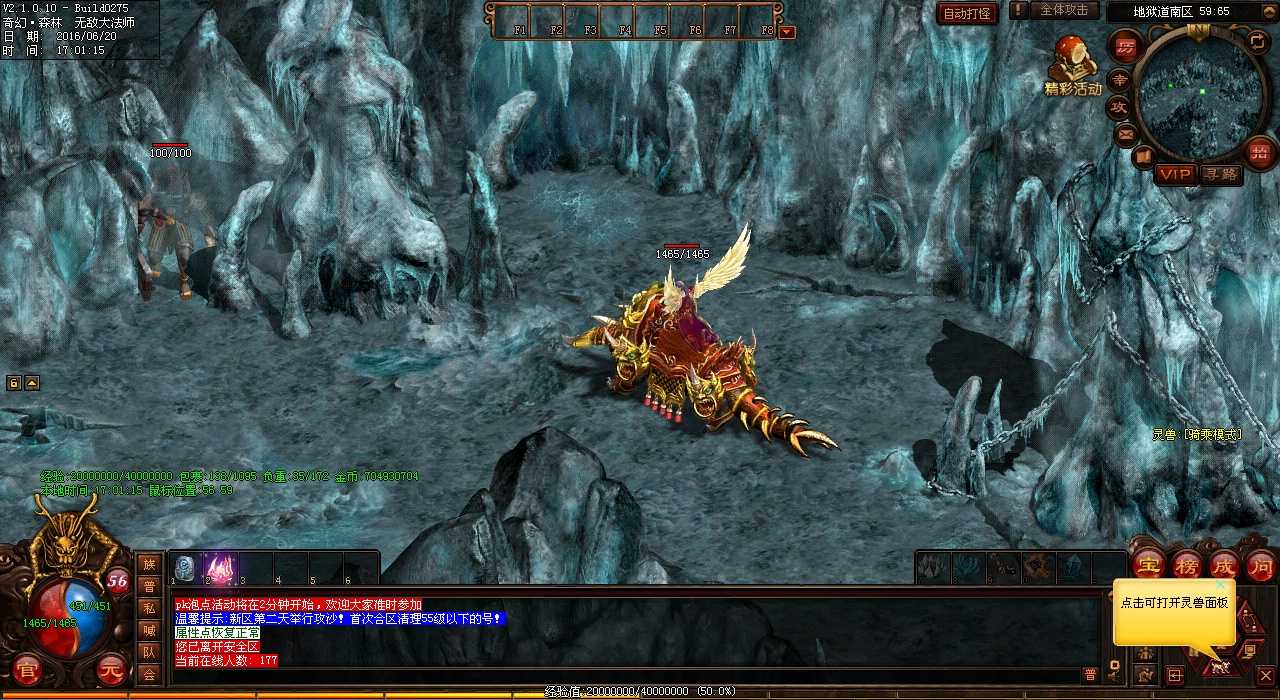Close the yellow spirit-beast tooltip
Viewport: 1280px width, 700px height.
tap(1221, 585)
